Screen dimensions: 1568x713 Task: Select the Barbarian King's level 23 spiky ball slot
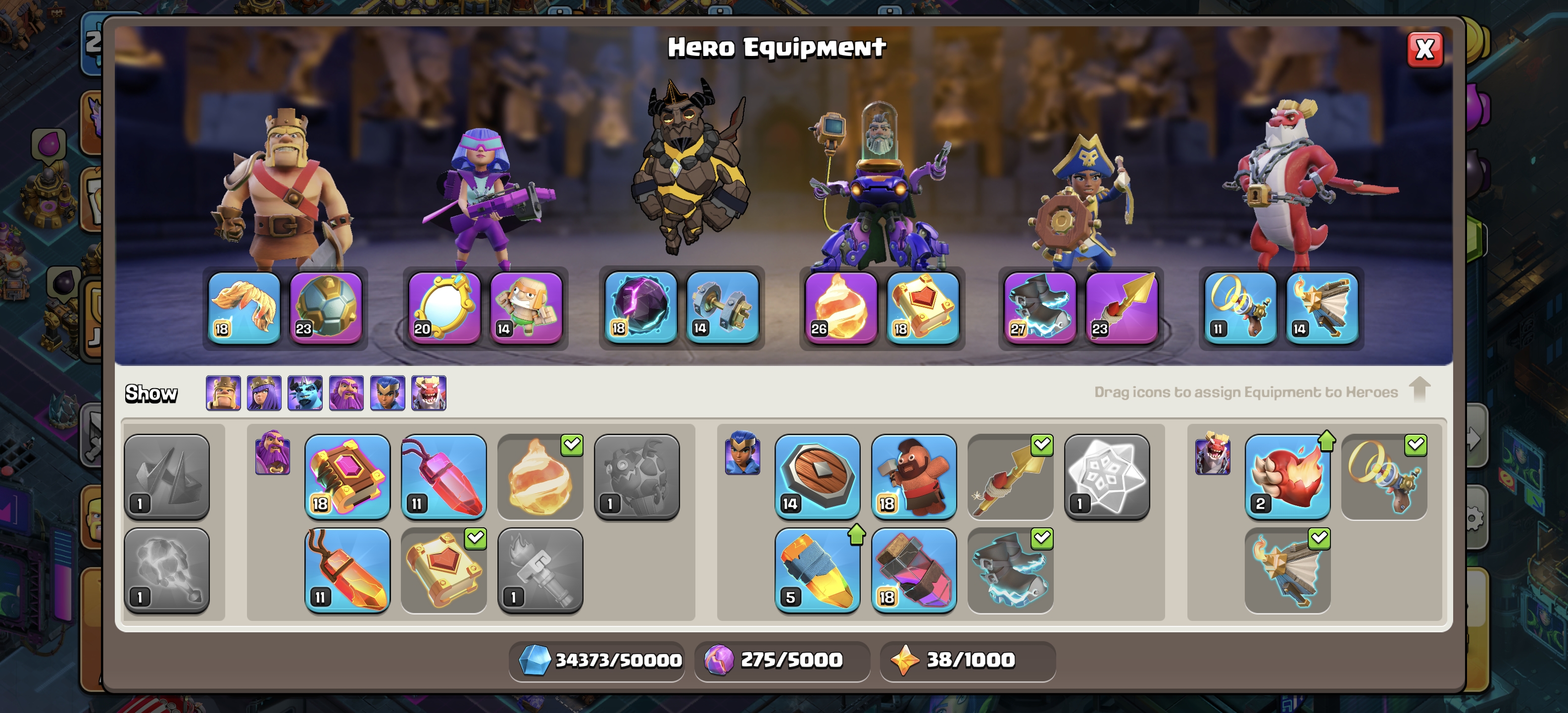click(x=326, y=307)
